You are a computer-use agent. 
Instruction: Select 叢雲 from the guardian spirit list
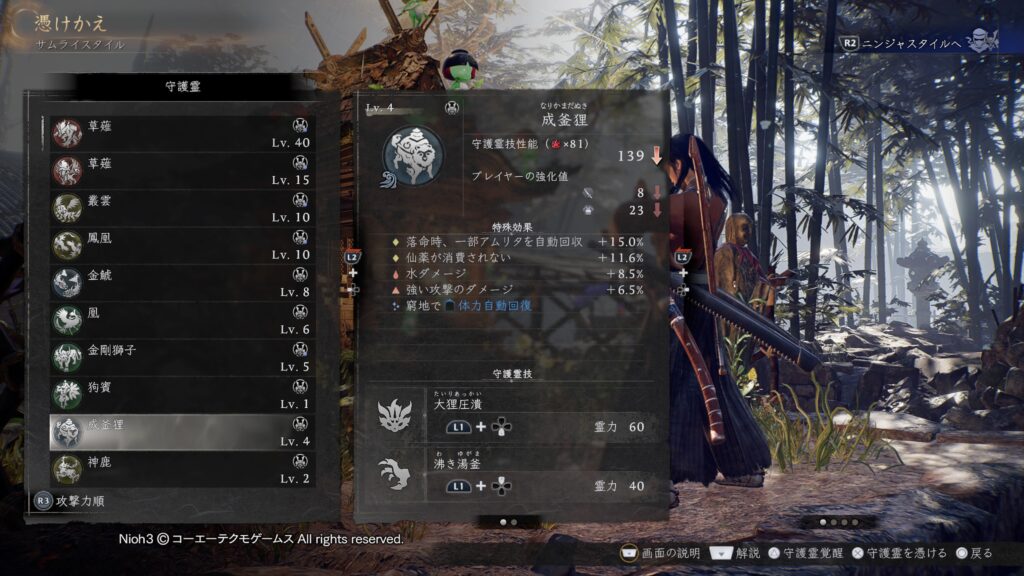(x=182, y=208)
